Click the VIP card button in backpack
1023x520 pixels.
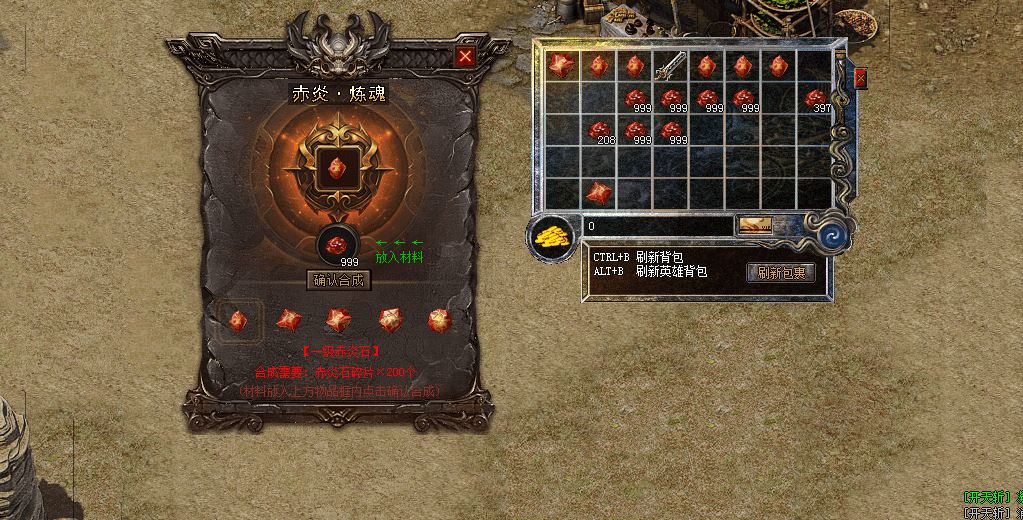point(755,226)
